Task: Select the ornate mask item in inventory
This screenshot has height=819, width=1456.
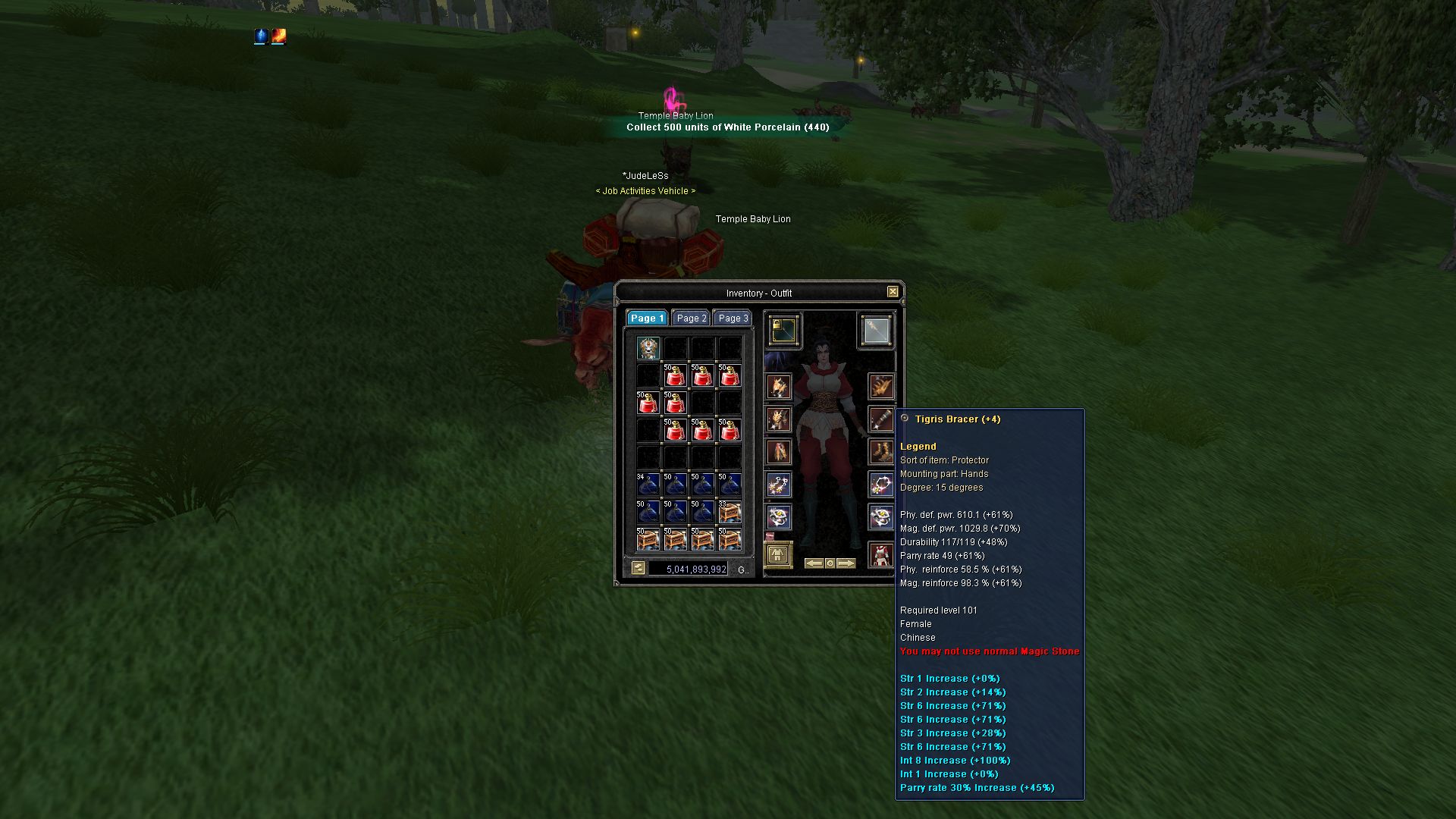Action: [648, 348]
